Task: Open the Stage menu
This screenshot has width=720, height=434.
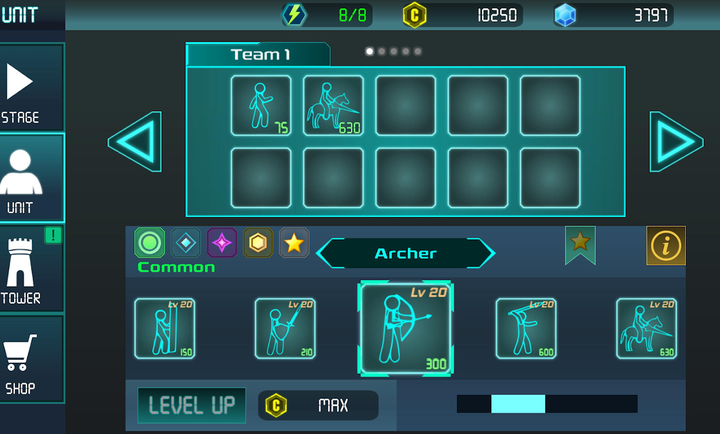Action: tap(32, 88)
